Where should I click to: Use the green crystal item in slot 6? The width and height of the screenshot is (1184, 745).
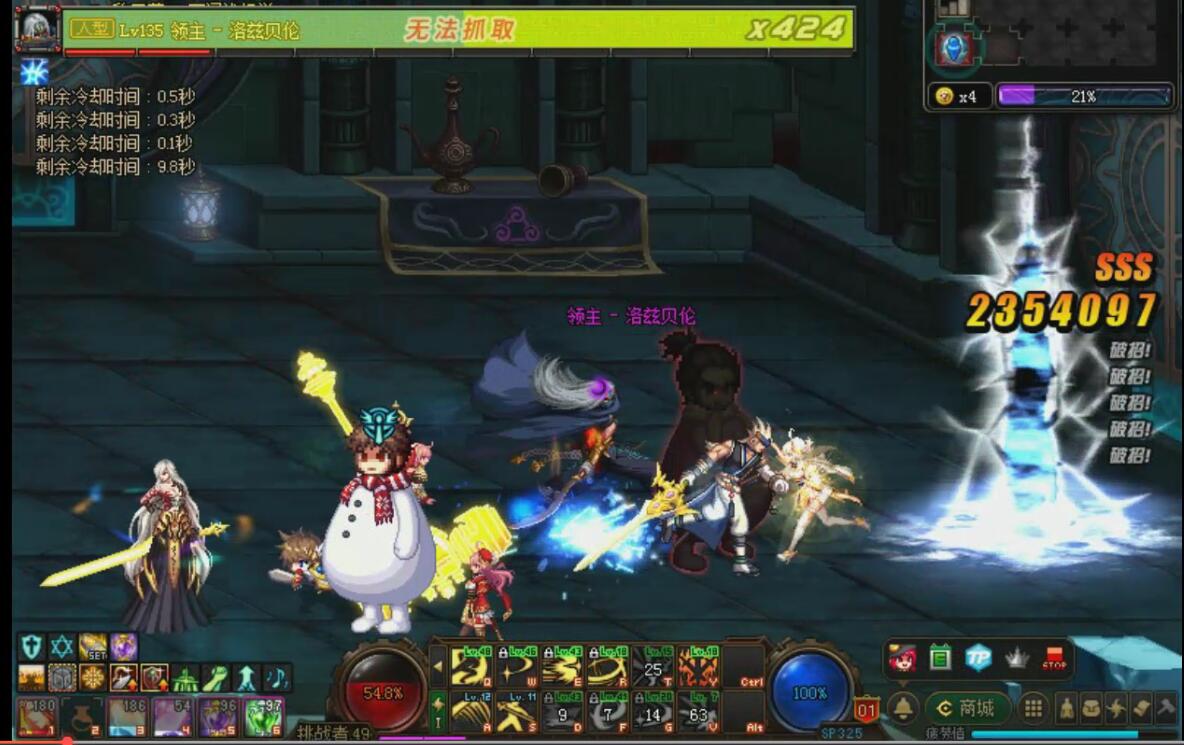pyautogui.click(x=264, y=717)
